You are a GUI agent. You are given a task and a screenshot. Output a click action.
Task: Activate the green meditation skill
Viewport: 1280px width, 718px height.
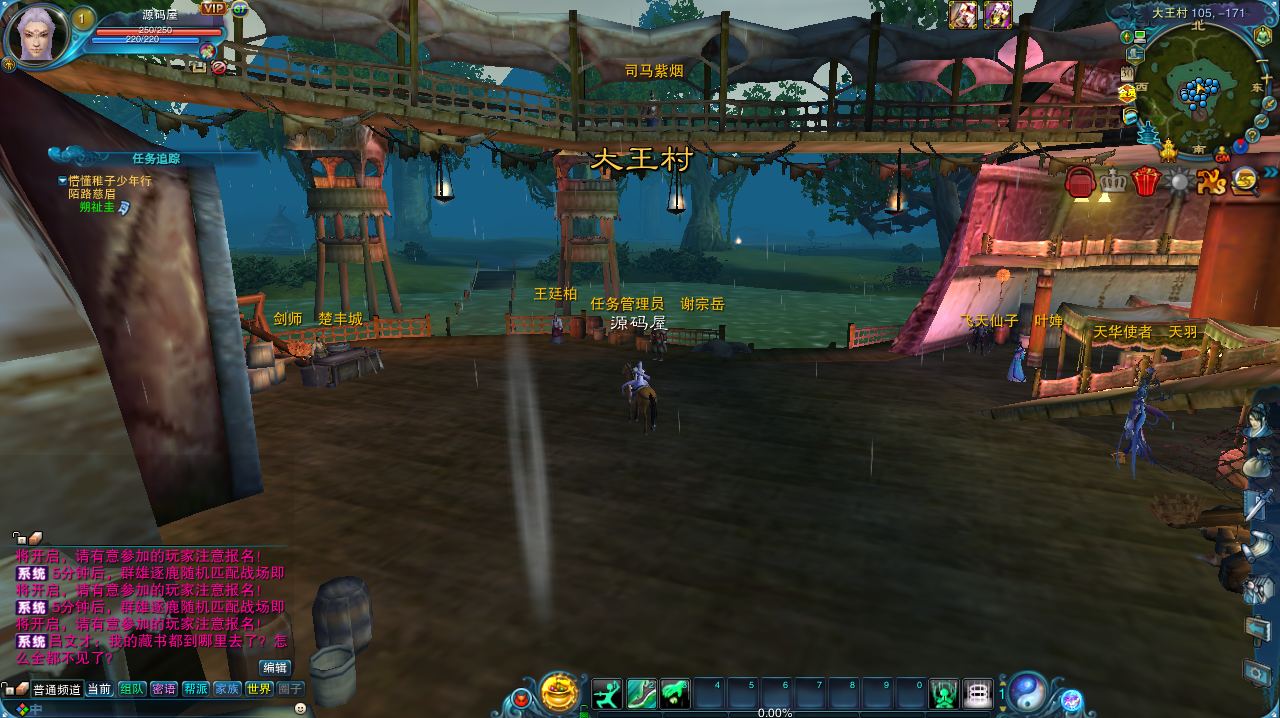click(x=943, y=693)
